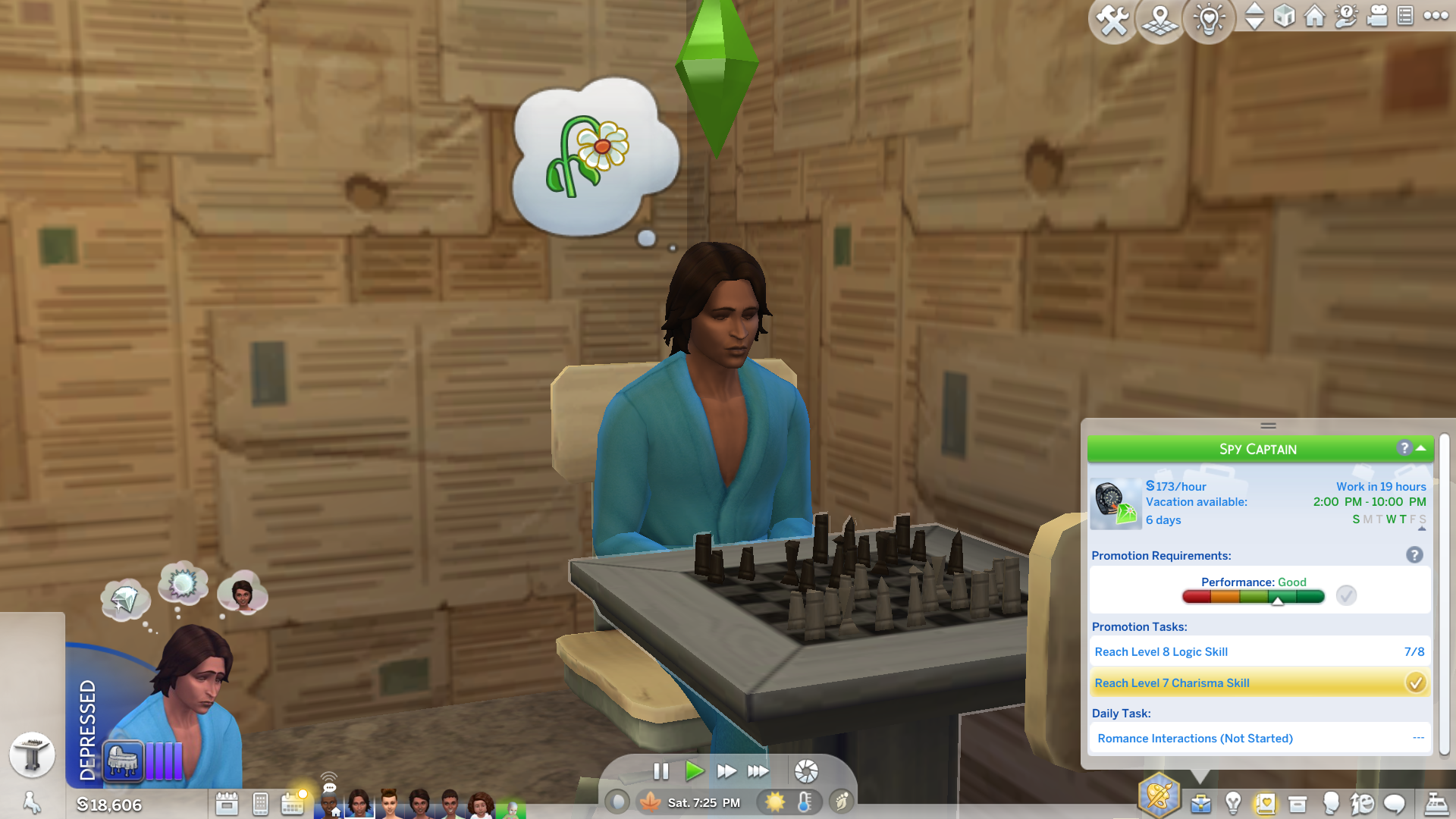Set game speed to ultra fast

(x=758, y=771)
